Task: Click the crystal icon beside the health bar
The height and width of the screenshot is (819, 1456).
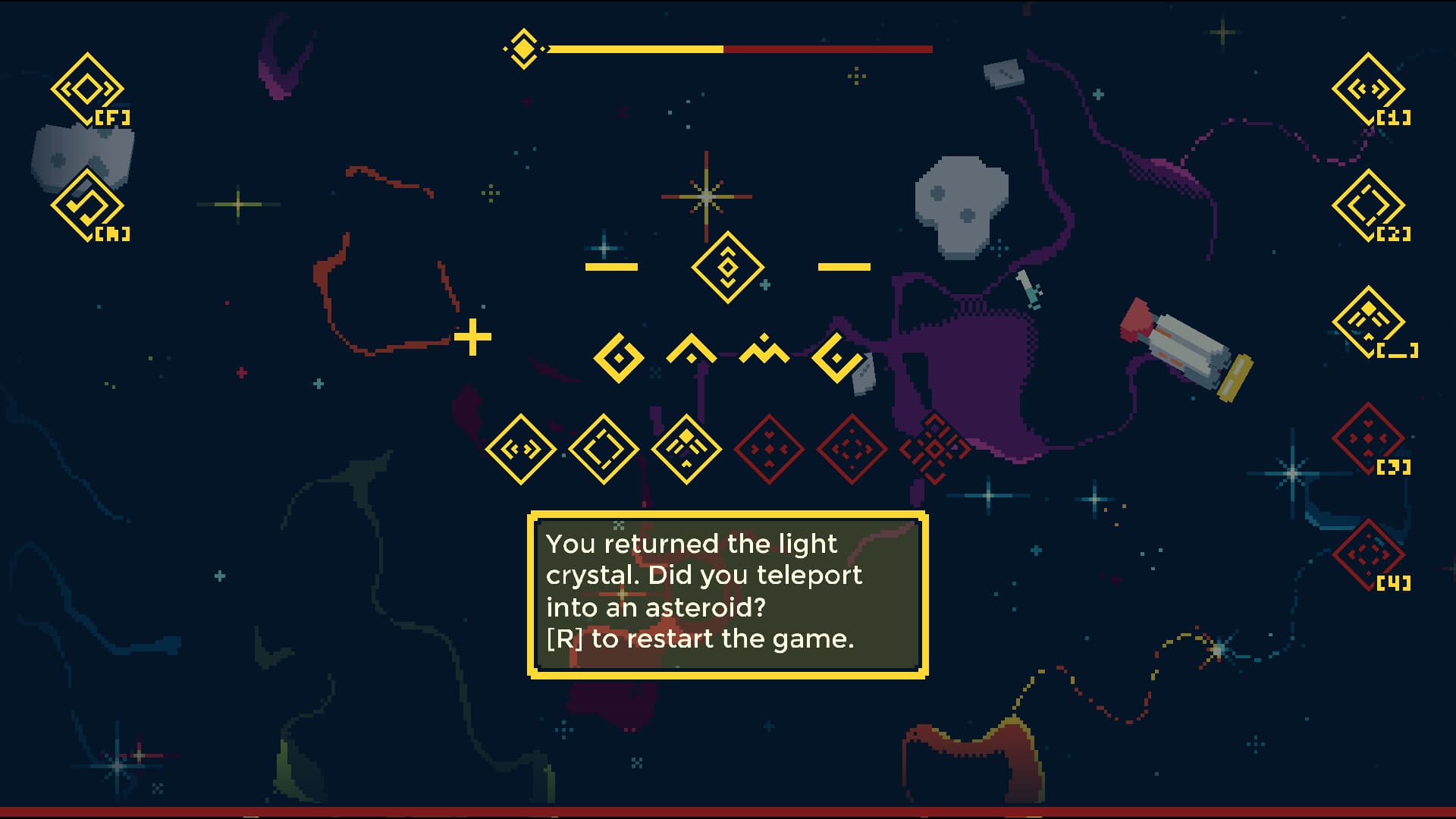Action: click(x=524, y=48)
